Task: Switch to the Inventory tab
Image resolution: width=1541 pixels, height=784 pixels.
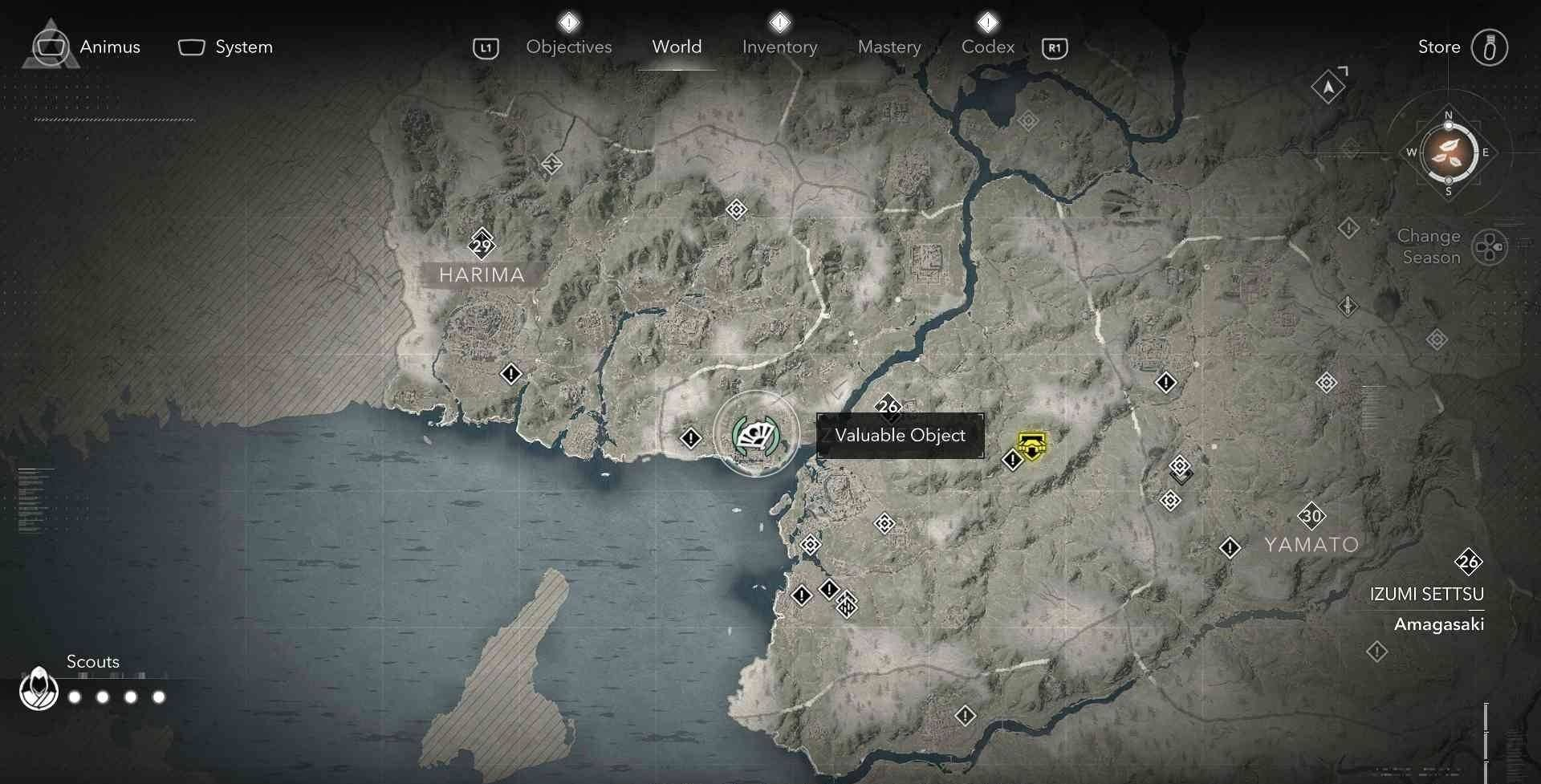Action: (x=779, y=47)
